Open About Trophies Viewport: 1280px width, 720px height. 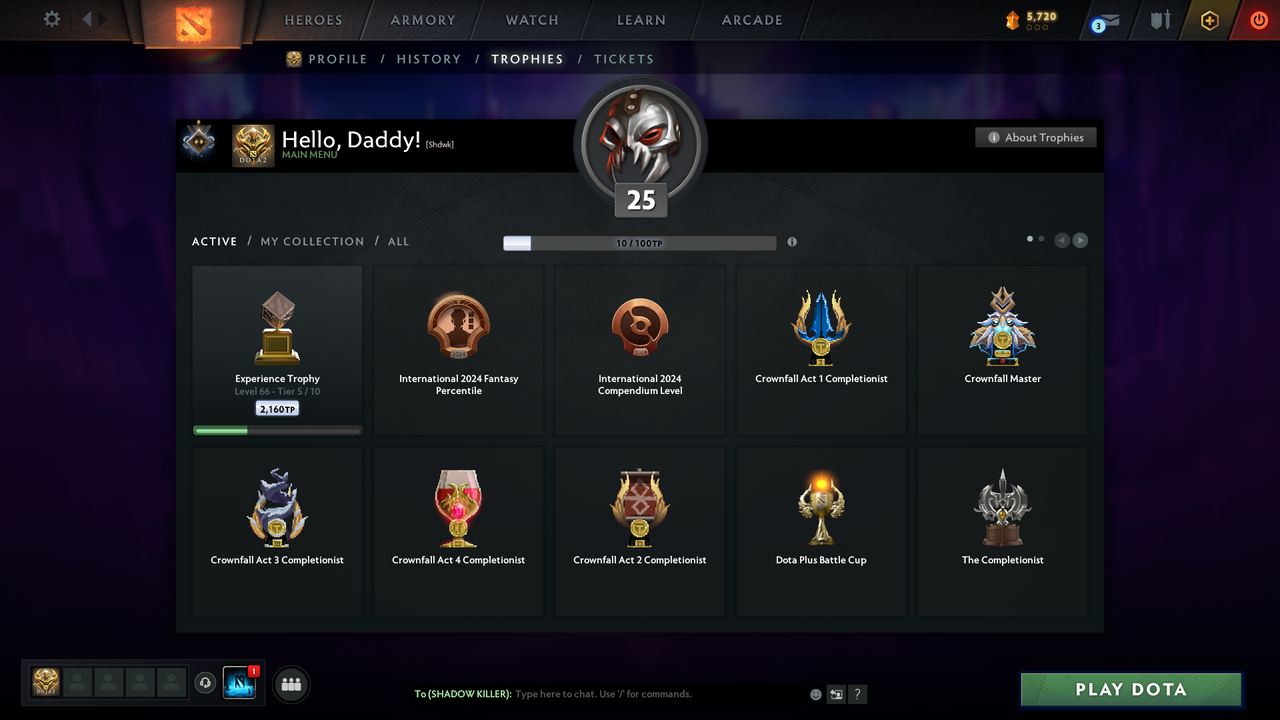[x=1035, y=137]
